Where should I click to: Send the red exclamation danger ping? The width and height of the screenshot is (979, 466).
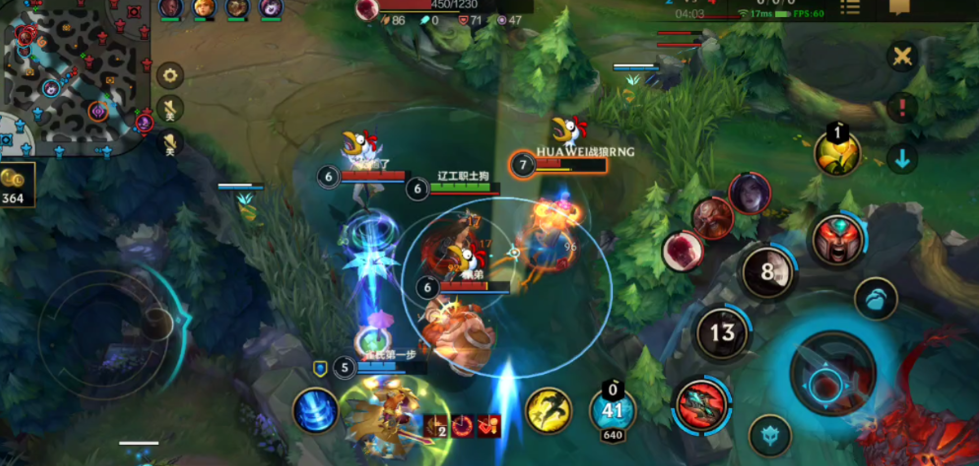point(903,107)
